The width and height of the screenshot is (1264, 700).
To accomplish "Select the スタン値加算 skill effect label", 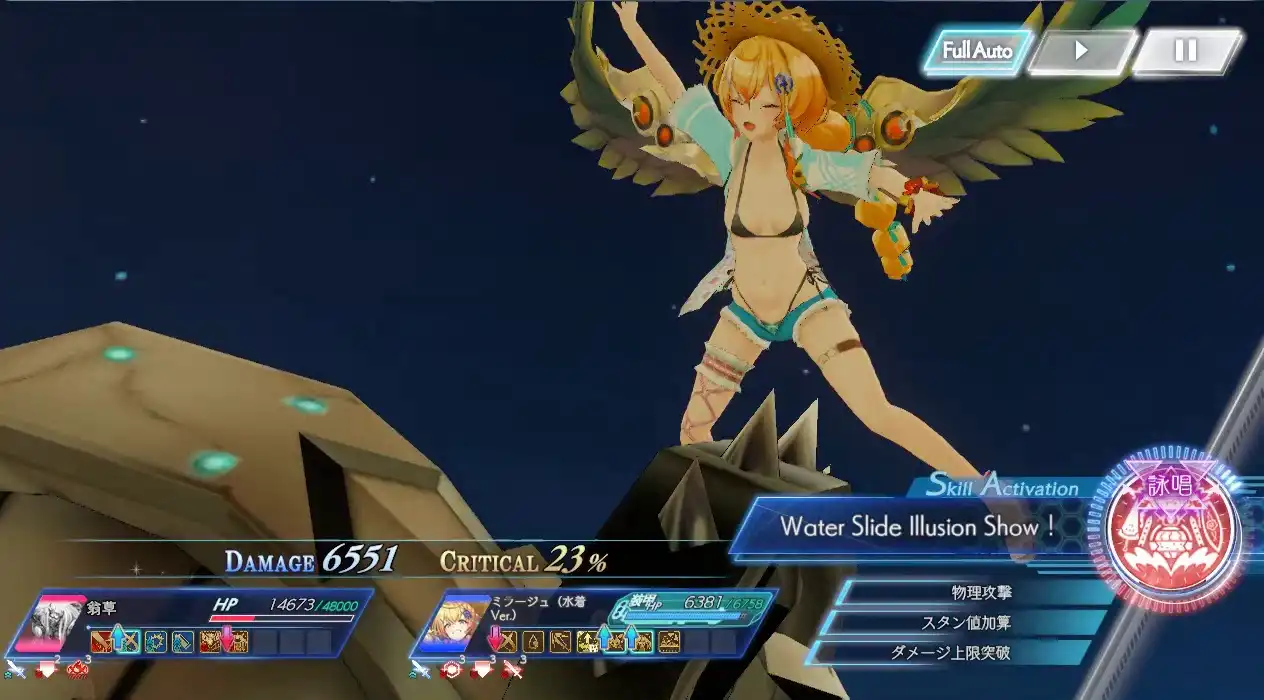I will pos(965,623).
